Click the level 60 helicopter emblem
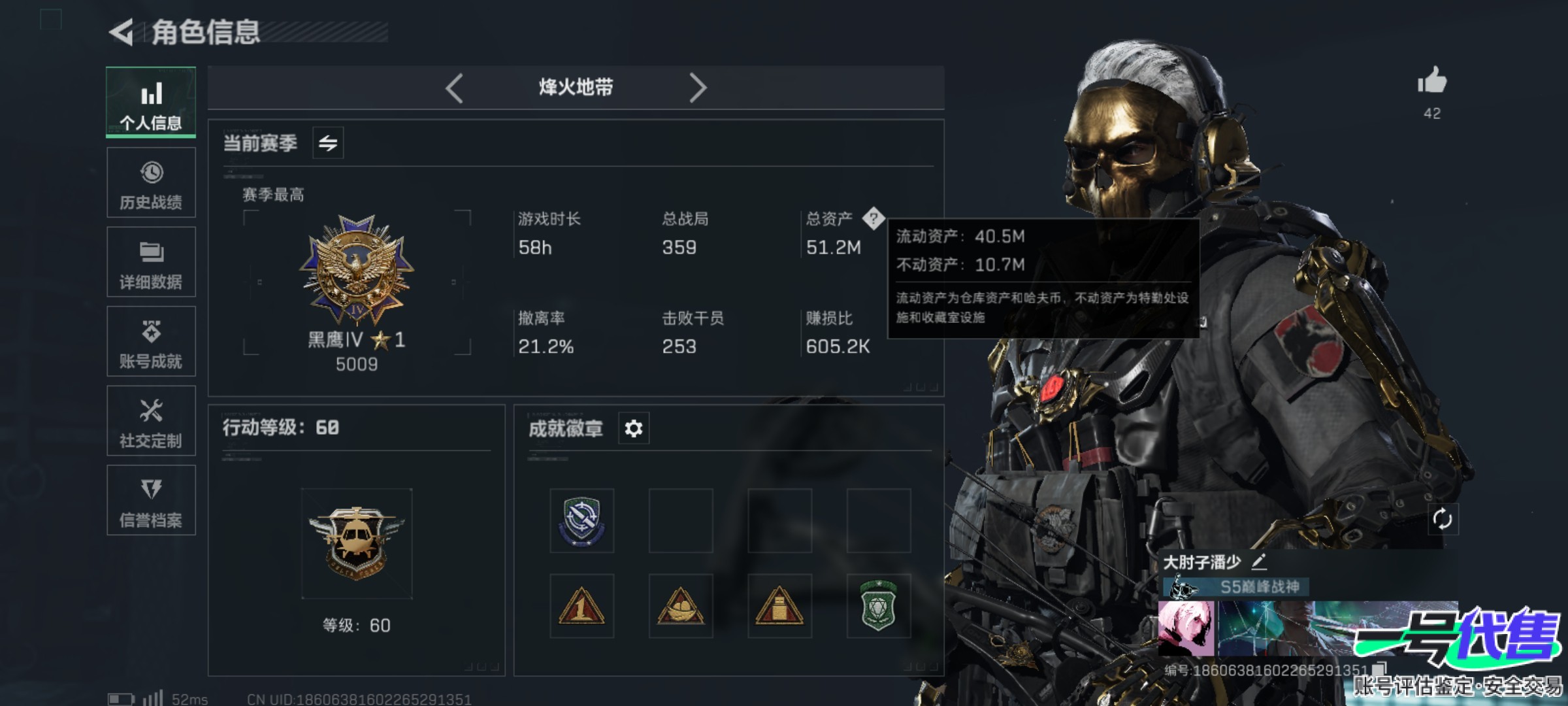This screenshot has width=1568, height=706. tap(357, 543)
